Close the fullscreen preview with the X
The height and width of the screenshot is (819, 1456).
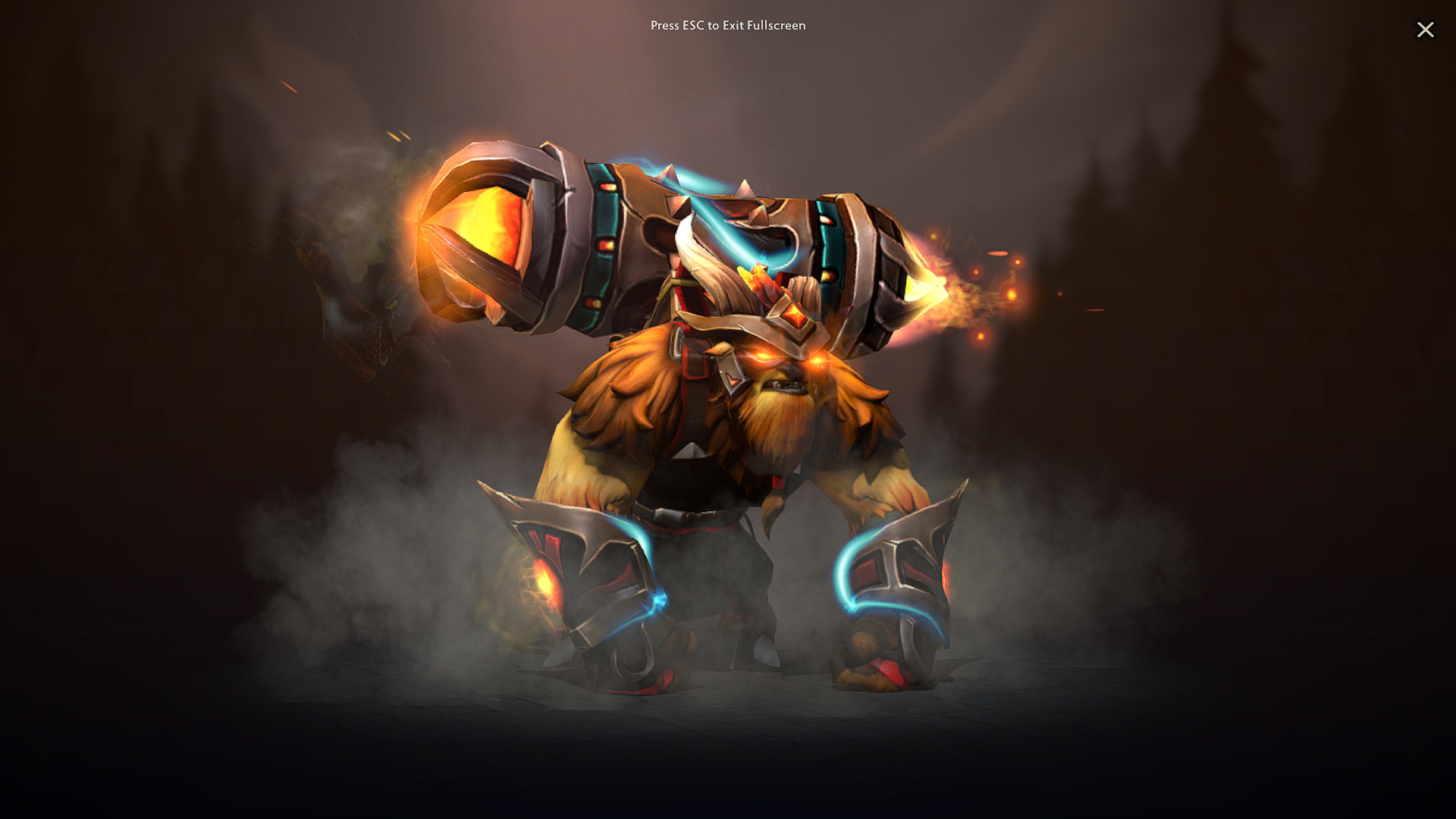1426,30
